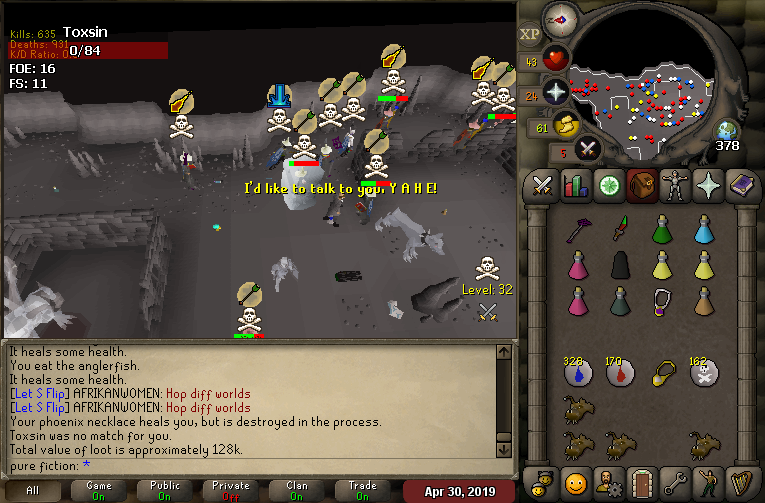The image size is (765, 503).
Task: Toggle the Private chat filter
Action: 231,491
